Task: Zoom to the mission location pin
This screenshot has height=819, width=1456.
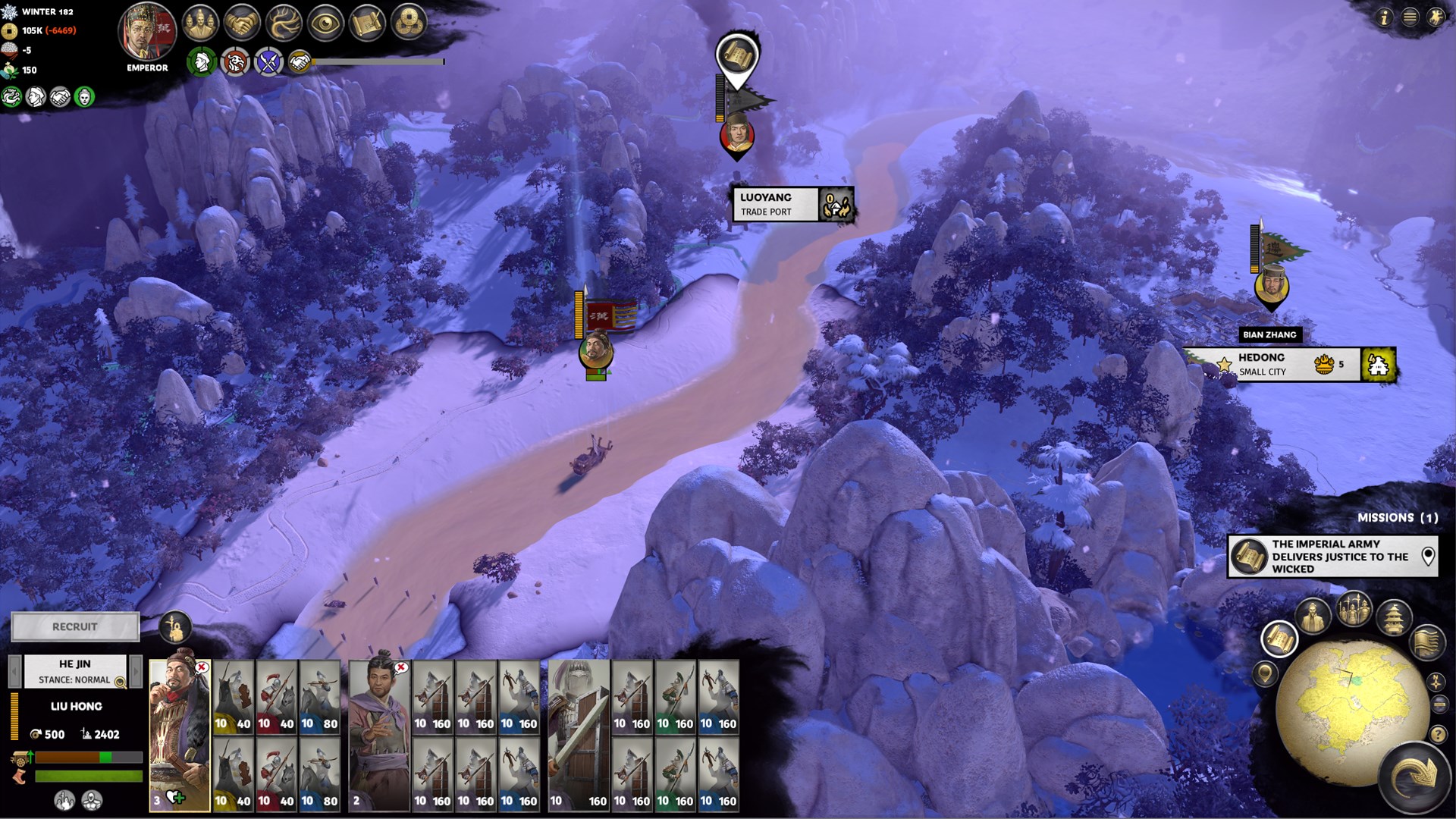Action: (x=1428, y=556)
